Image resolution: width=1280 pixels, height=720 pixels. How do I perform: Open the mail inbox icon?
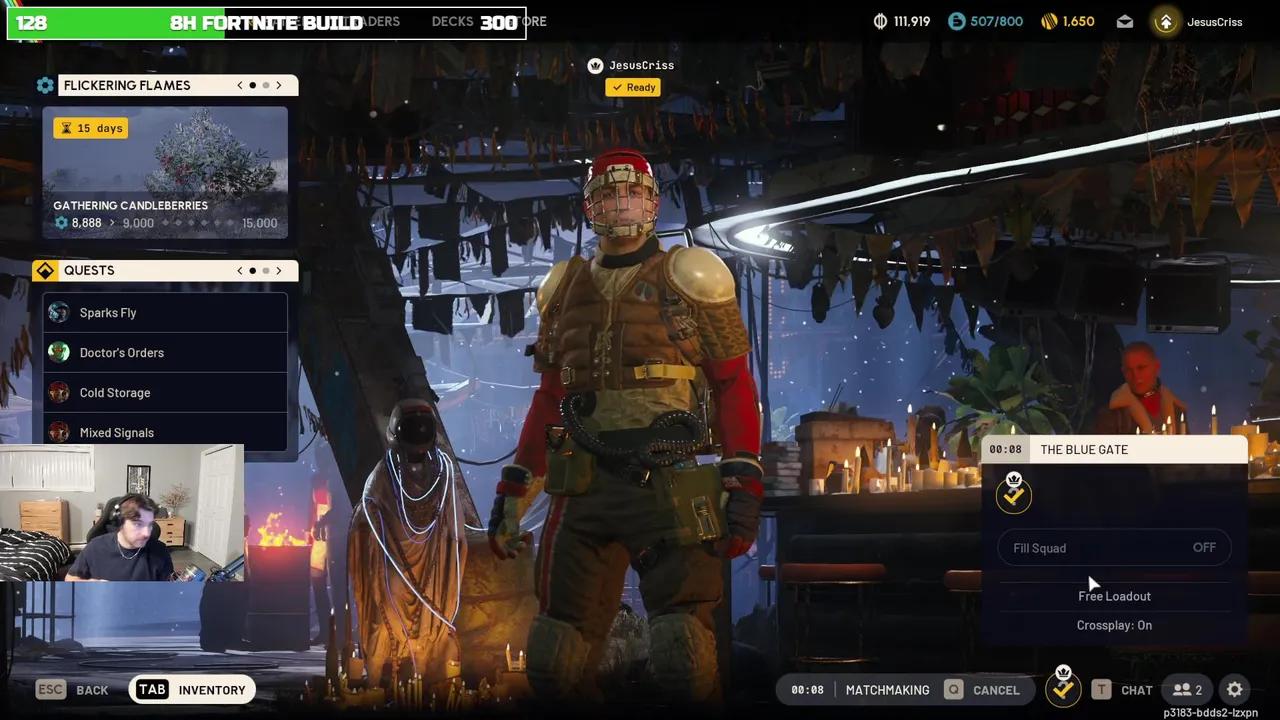coord(1124,21)
